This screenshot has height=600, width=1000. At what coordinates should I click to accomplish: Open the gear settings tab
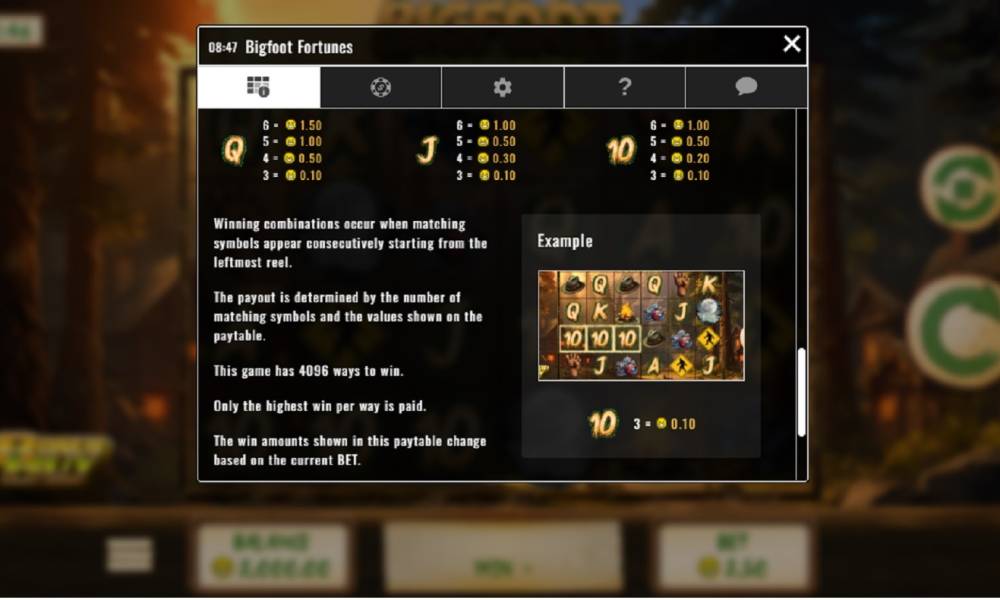(502, 87)
